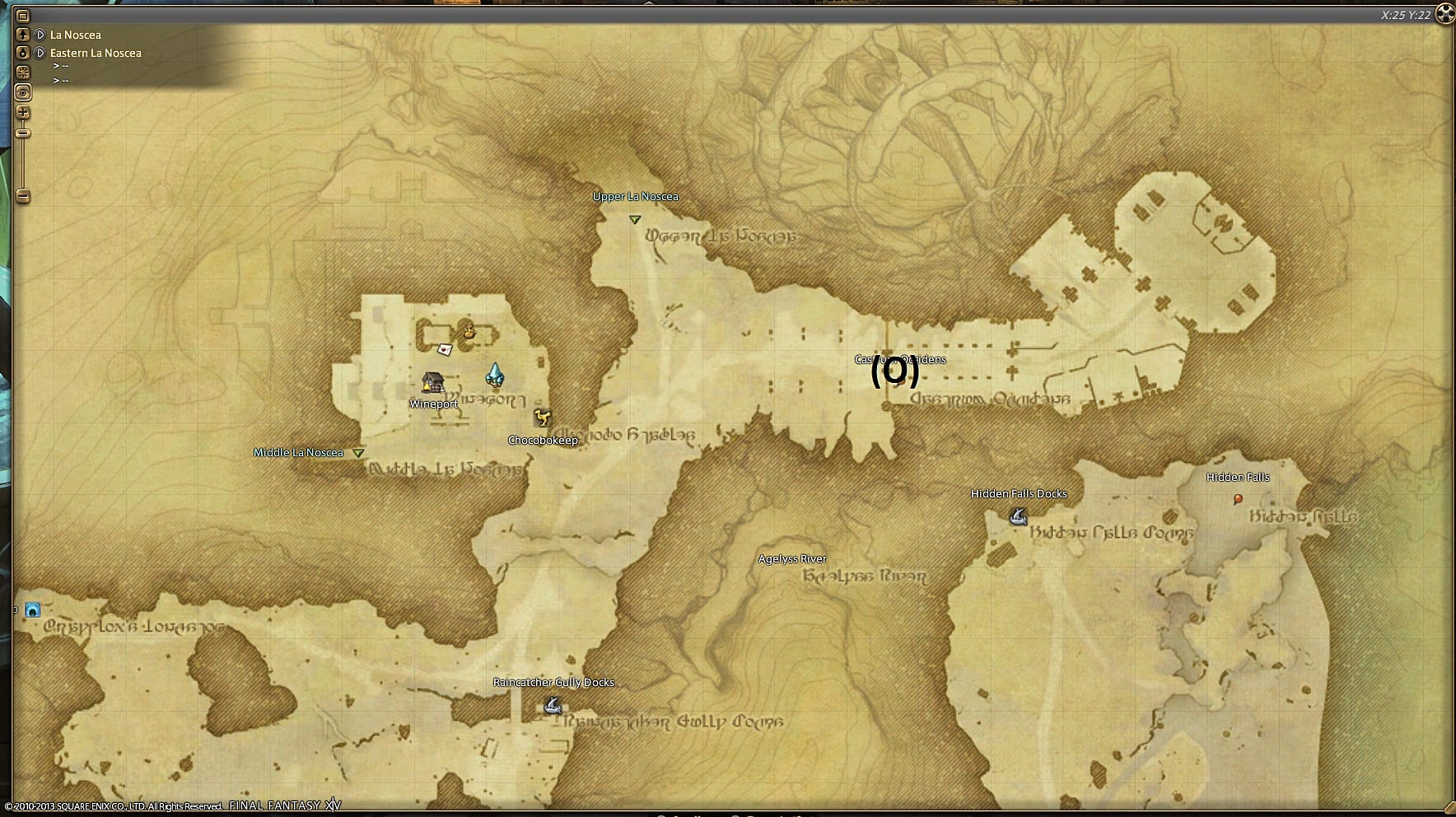This screenshot has width=1456, height=817.
Task: Click the orange quest marker at Hidden Falls
Action: point(1238,497)
